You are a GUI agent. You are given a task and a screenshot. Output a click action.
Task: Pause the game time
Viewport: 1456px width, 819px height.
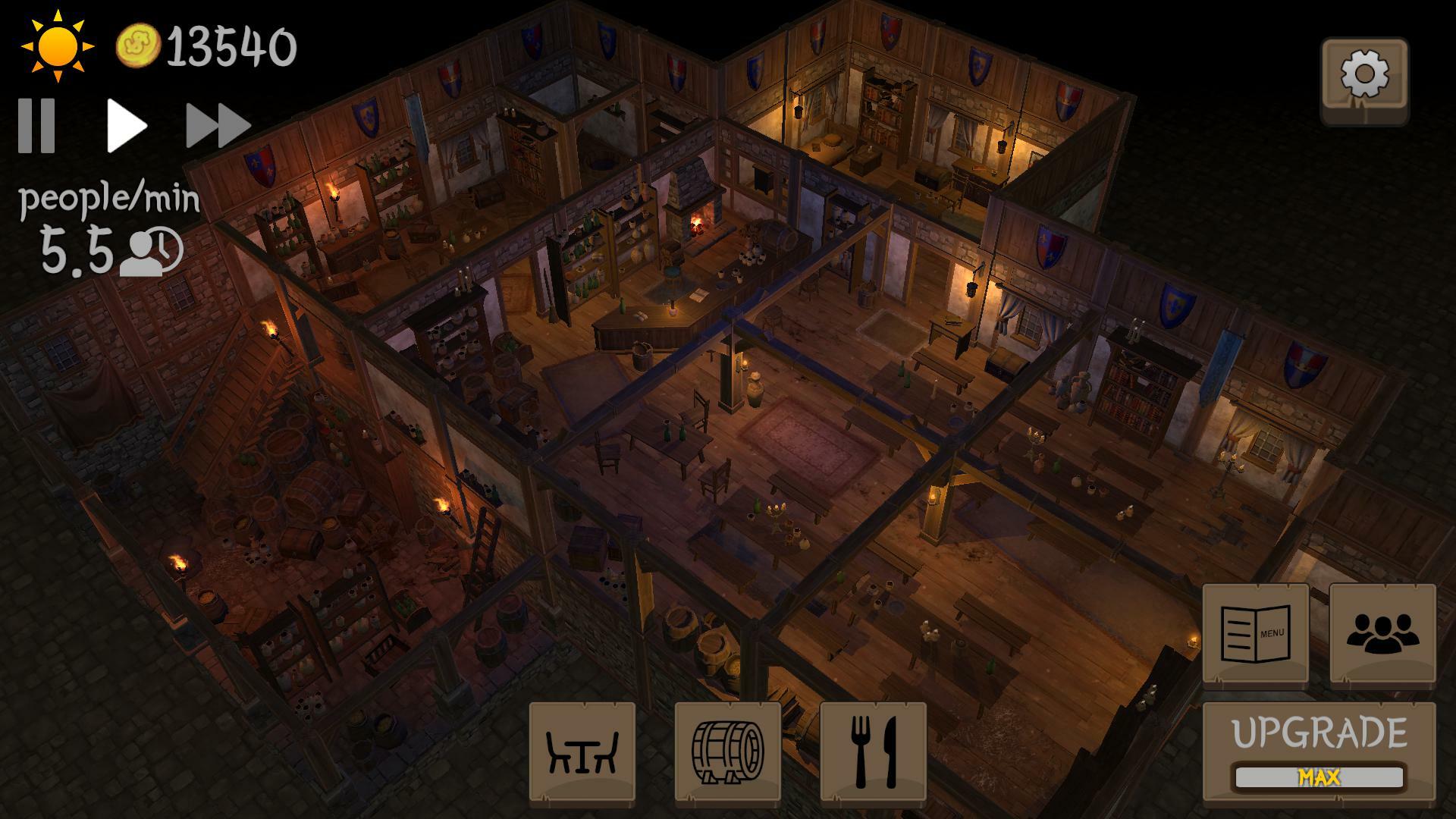[x=37, y=125]
